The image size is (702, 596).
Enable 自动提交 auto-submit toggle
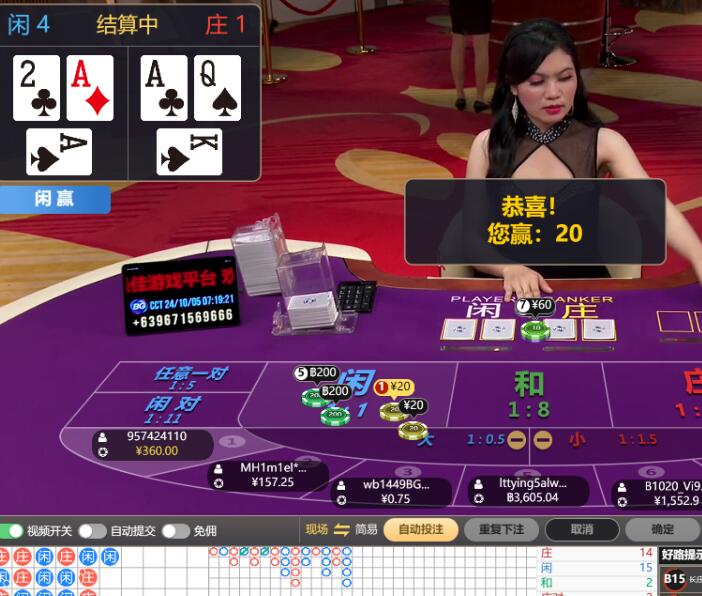(92, 531)
